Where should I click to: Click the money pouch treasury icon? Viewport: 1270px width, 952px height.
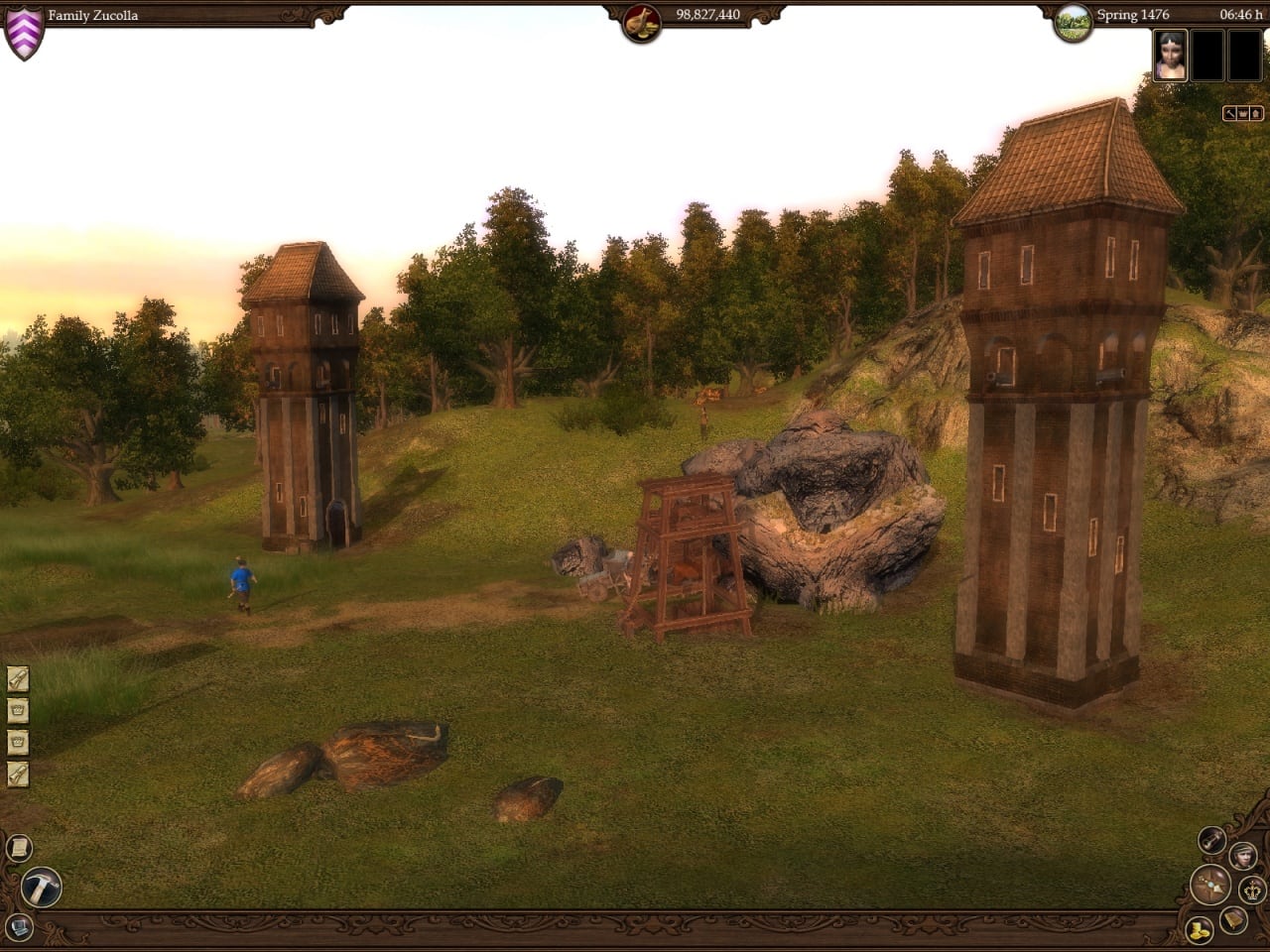coord(641,22)
